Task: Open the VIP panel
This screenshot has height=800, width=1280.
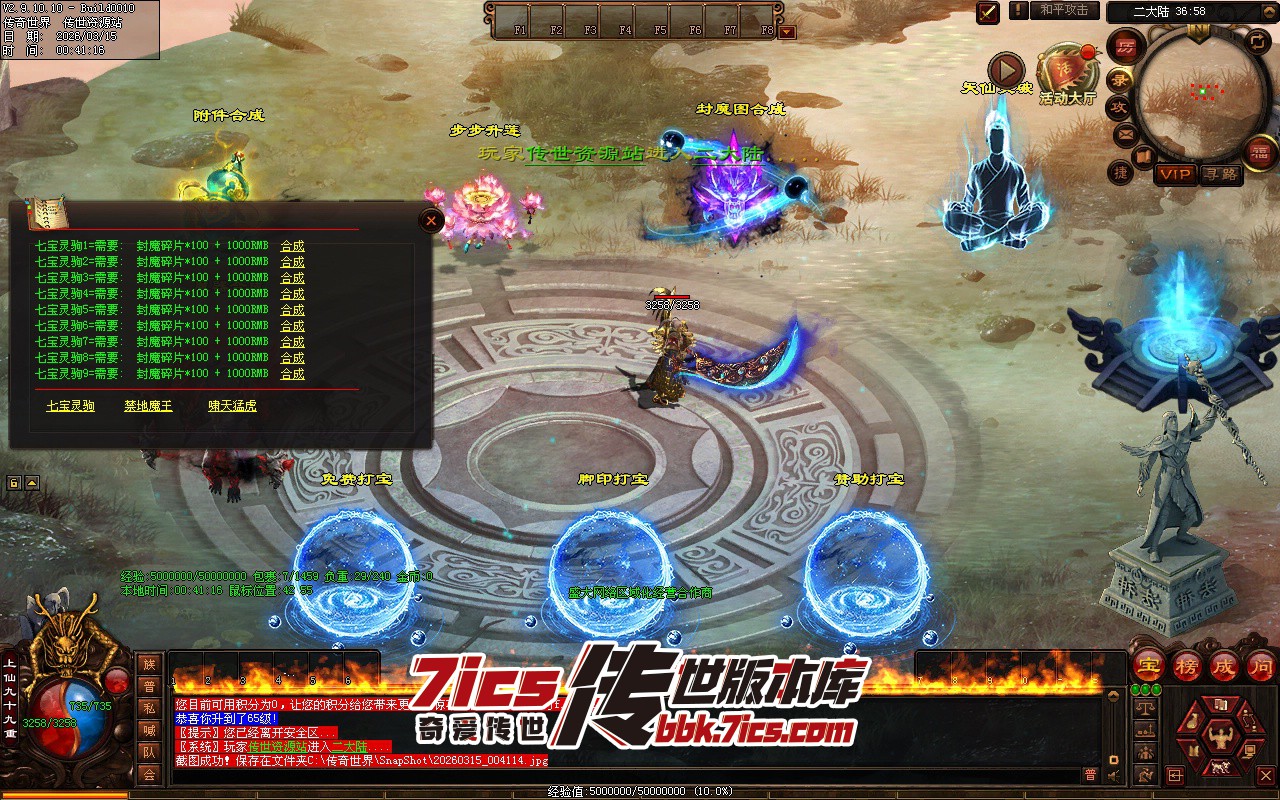Action: (1175, 174)
